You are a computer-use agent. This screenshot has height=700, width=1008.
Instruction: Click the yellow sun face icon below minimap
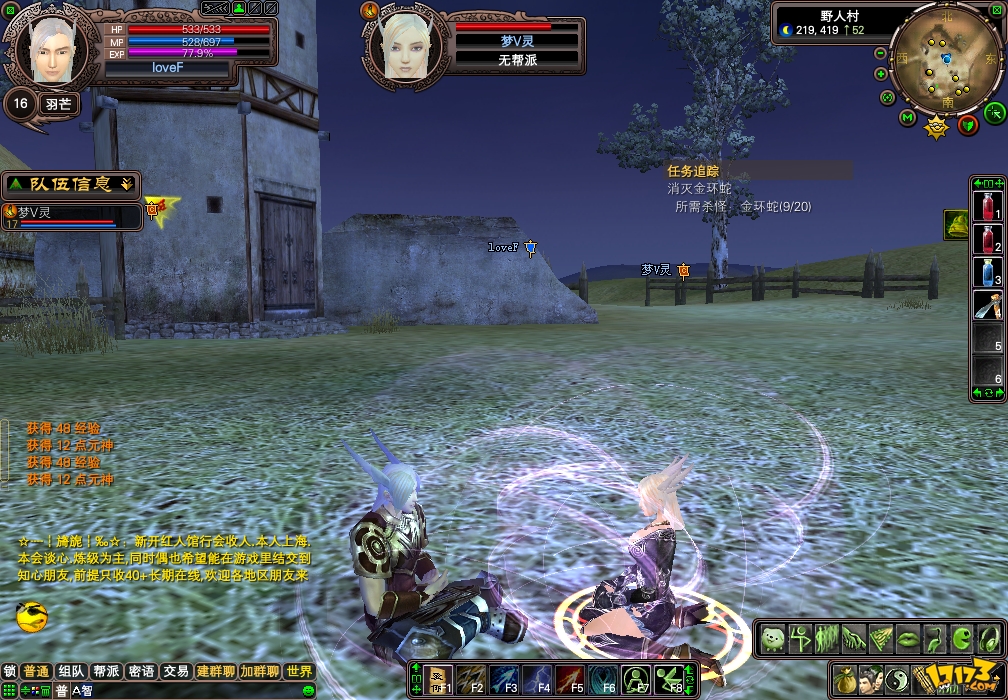point(936,127)
